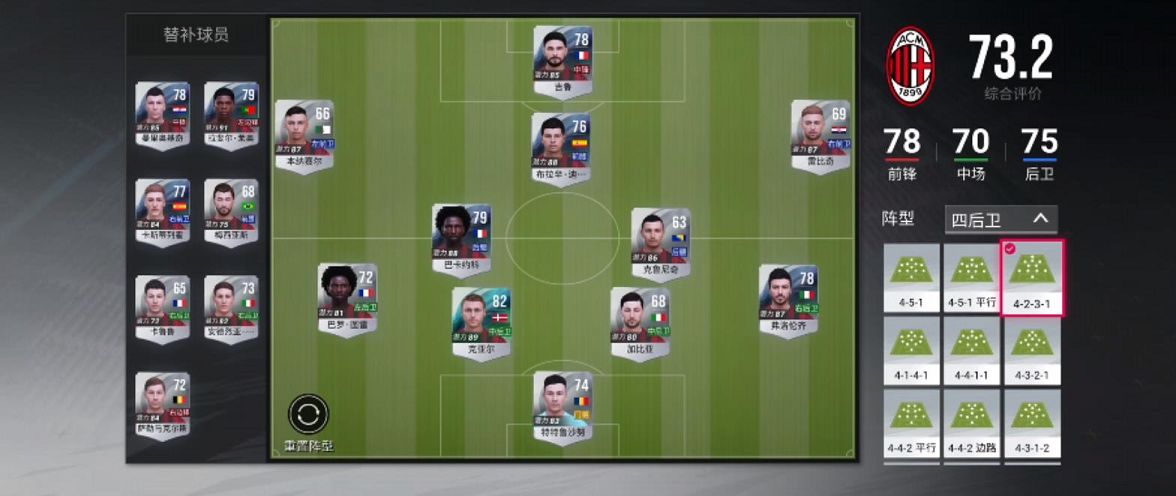Select the right winger card rated 69
This screenshot has width=1176, height=496.
pyautogui.click(x=819, y=135)
